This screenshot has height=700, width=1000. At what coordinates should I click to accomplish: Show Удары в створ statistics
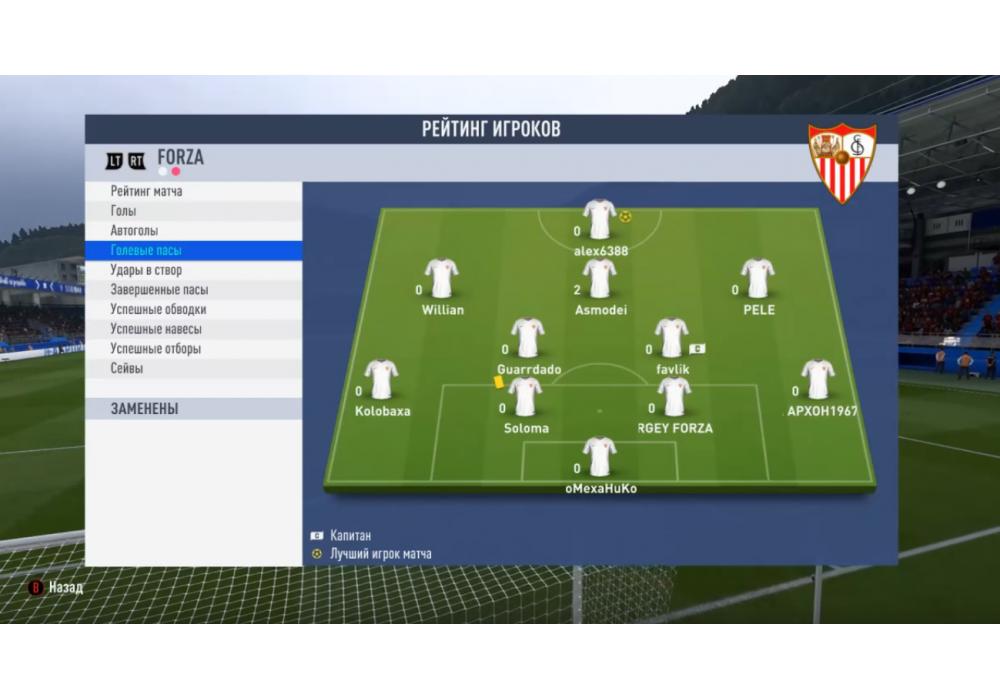click(x=146, y=270)
